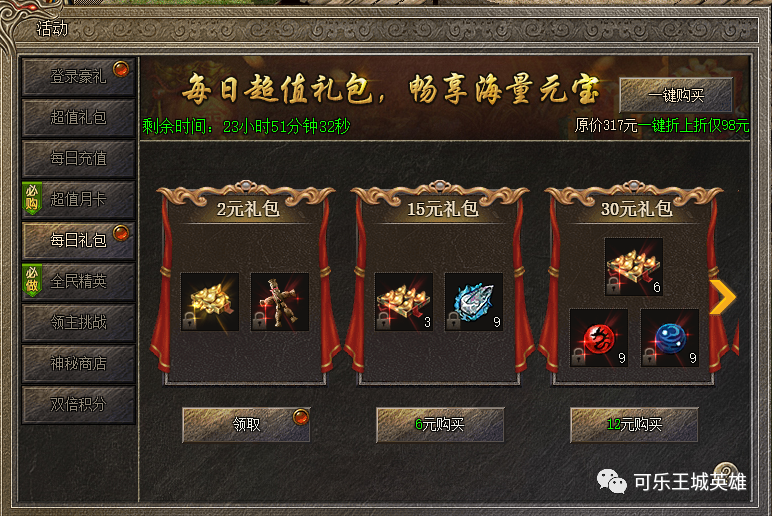Switch to the 双倍积分 tab

[x=78, y=405]
